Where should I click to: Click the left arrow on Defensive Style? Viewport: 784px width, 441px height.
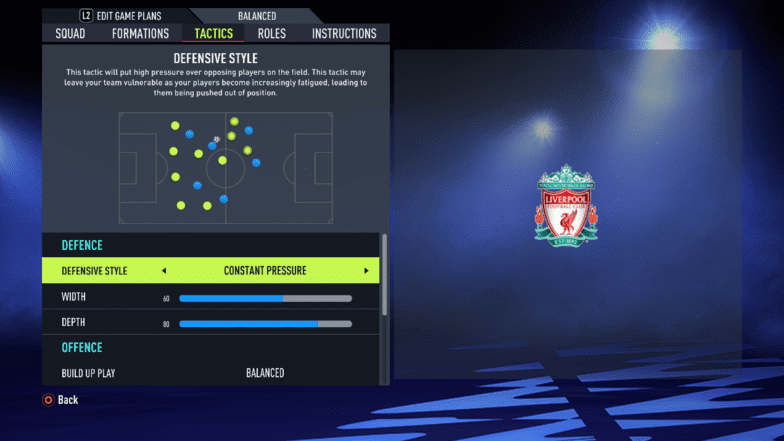[164, 271]
